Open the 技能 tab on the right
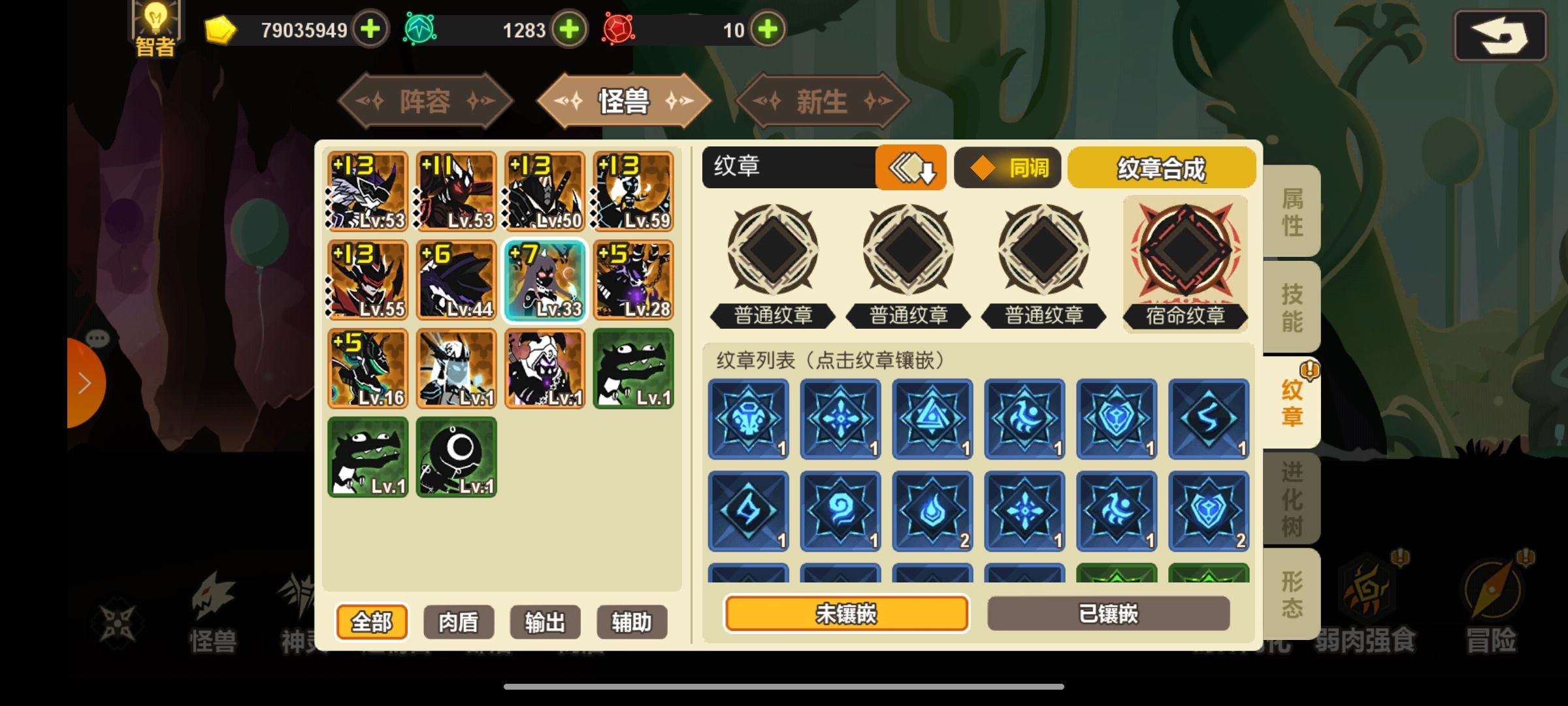Screen dimensions: 1568x706 click(x=1291, y=306)
